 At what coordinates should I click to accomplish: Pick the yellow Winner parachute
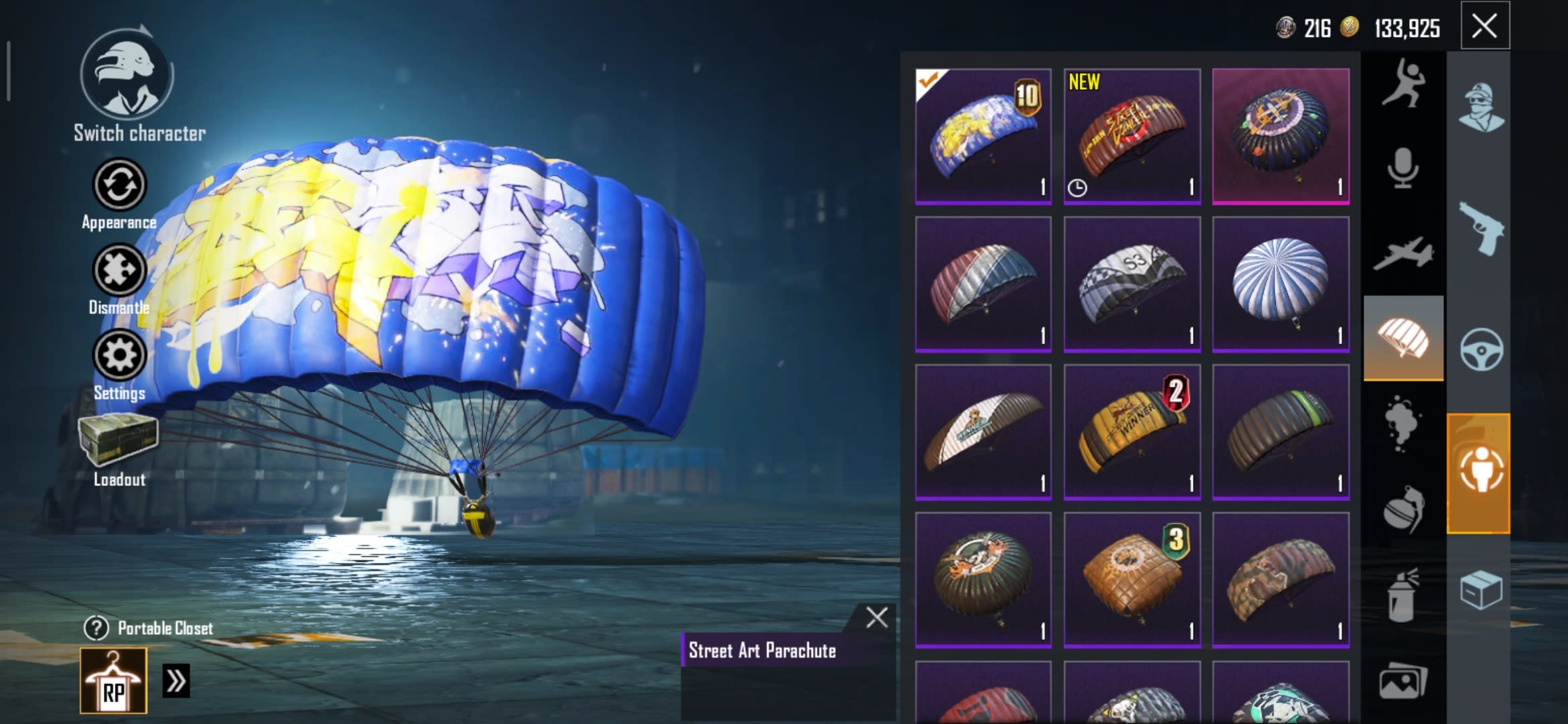click(x=1132, y=432)
